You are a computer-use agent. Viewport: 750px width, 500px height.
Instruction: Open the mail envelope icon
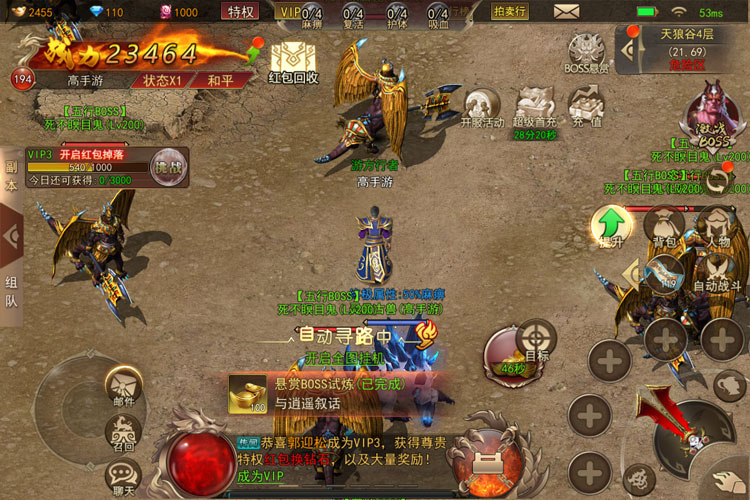(x=567, y=12)
